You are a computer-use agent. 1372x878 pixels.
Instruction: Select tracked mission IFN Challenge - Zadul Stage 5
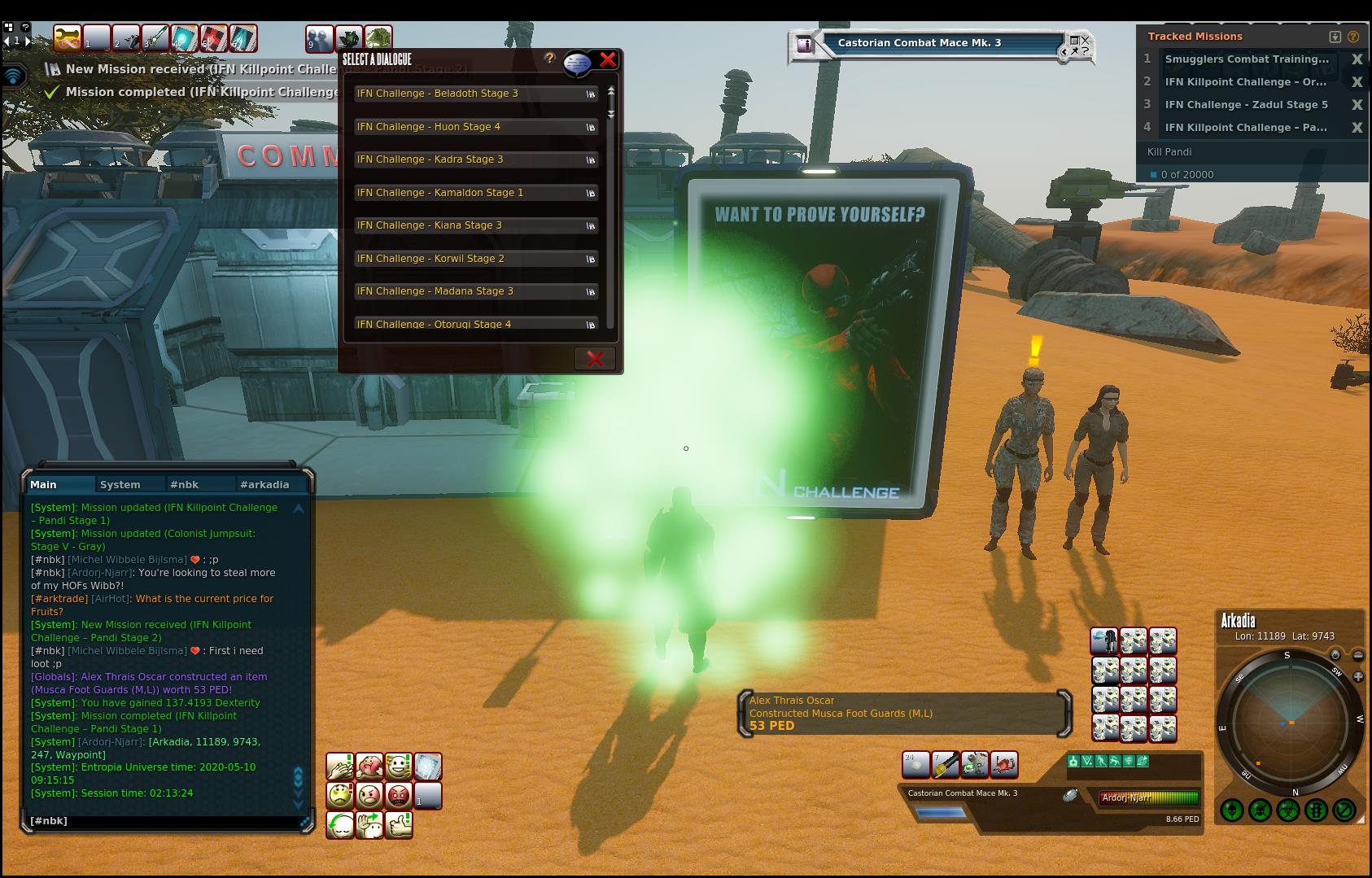(x=1246, y=104)
